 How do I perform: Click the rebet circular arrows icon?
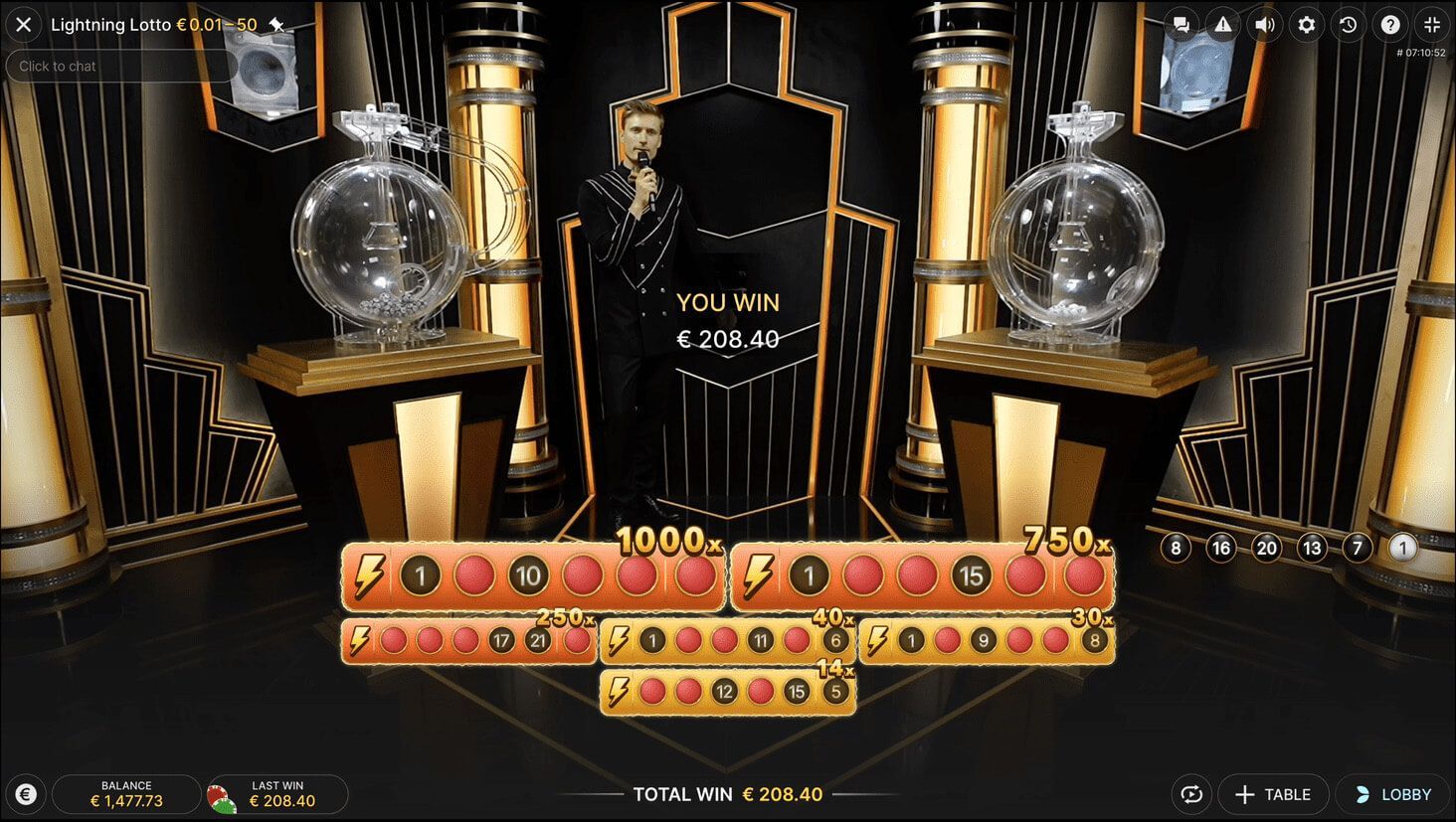(1190, 794)
